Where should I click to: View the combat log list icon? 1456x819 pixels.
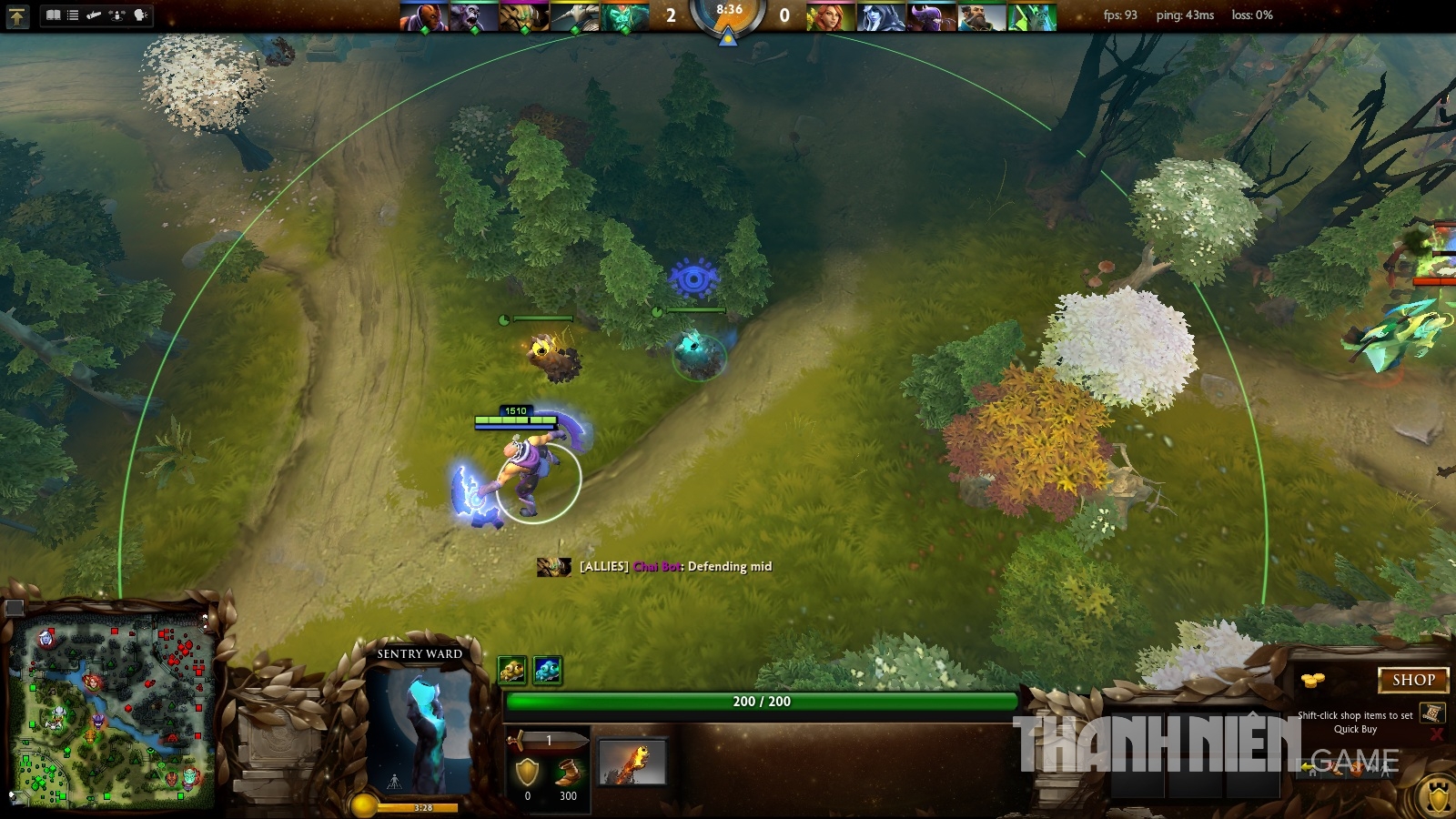(73, 15)
